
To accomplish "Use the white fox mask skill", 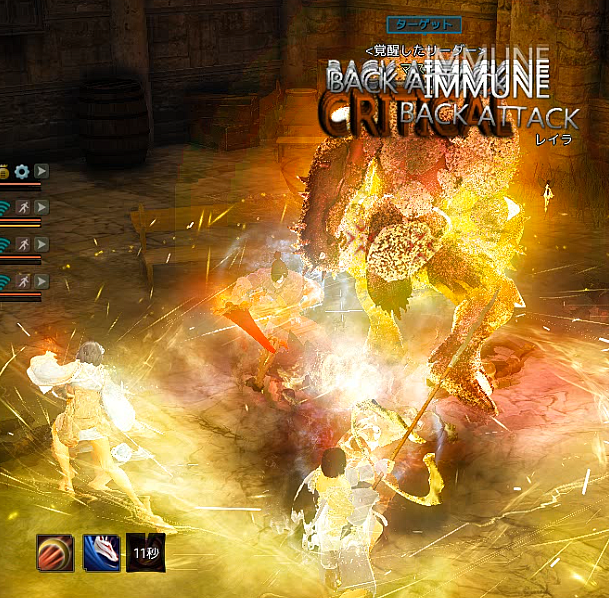I will [x=101, y=552].
